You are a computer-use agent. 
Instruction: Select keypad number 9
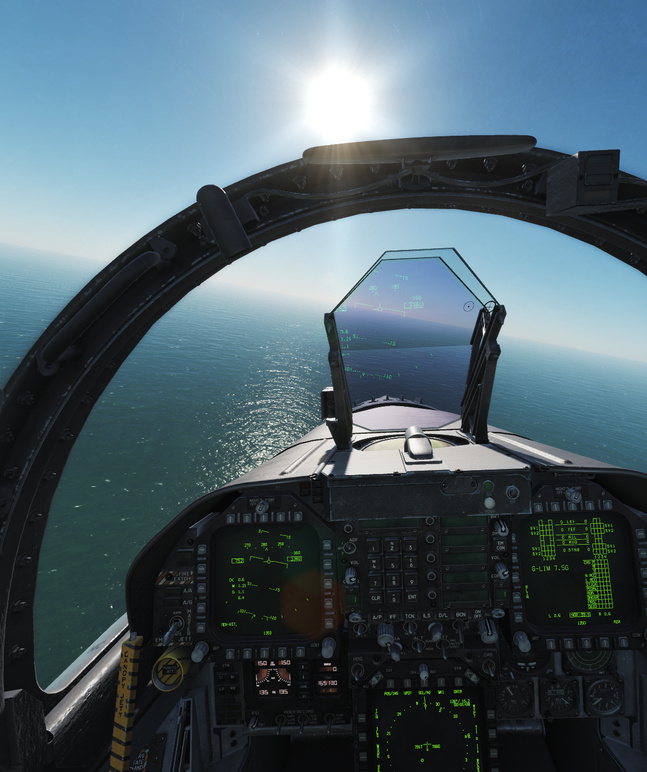pyautogui.click(x=410, y=580)
